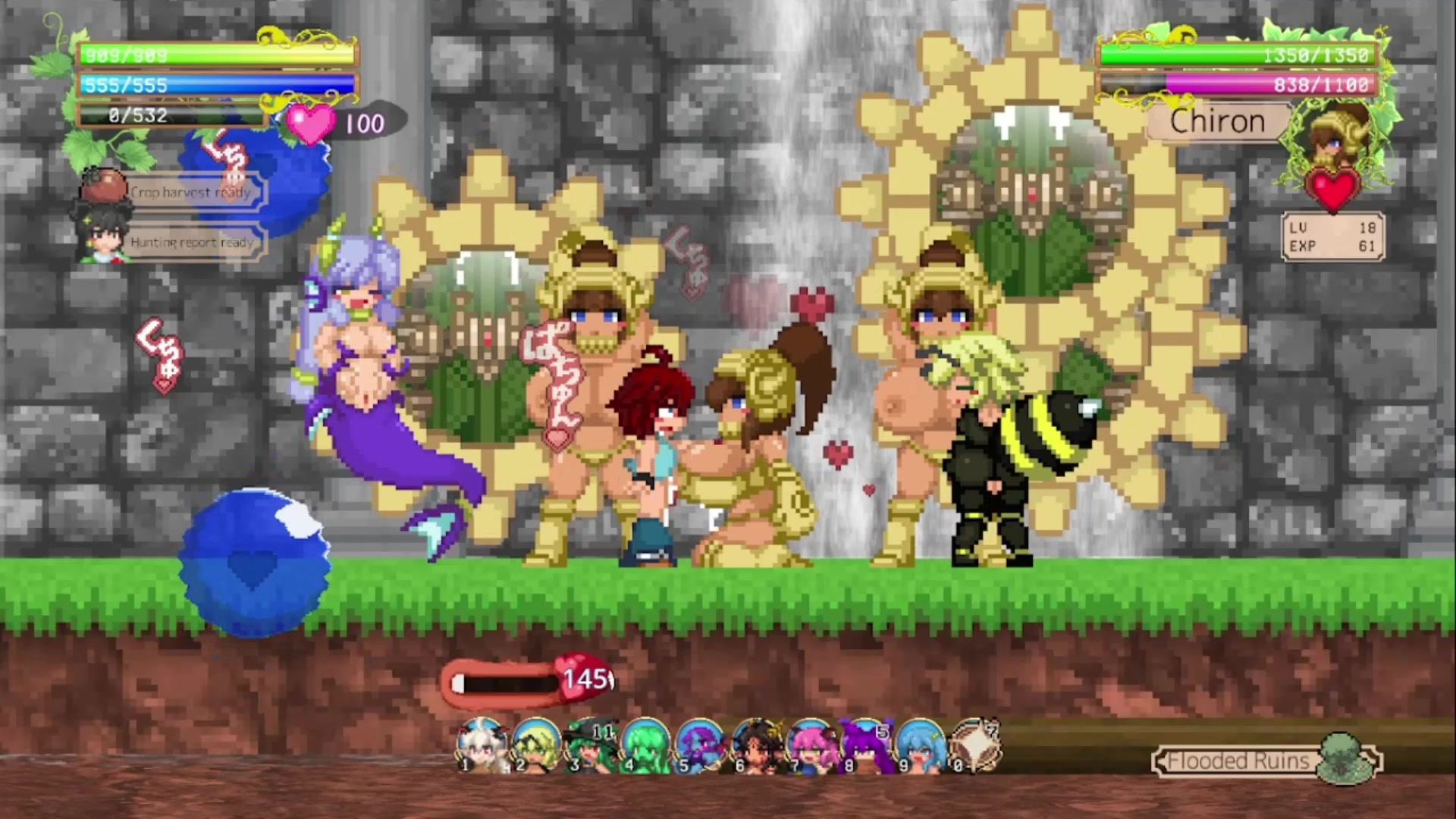Click the pink heart affection icon

click(310, 123)
